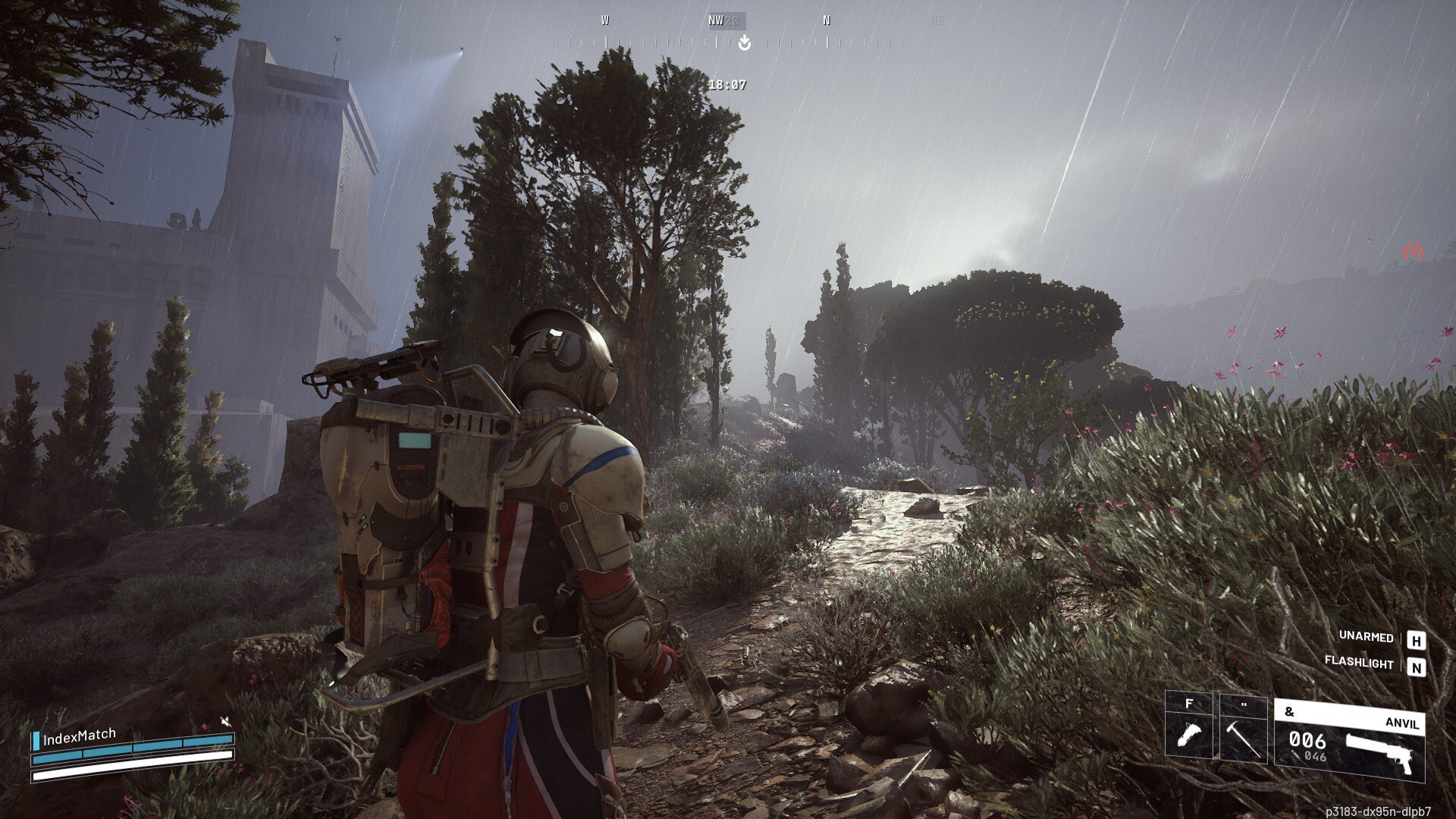This screenshot has width=1456, height=819.
Task: Select the Anvil revolver weapon panel
Action: coord(1349,741)
